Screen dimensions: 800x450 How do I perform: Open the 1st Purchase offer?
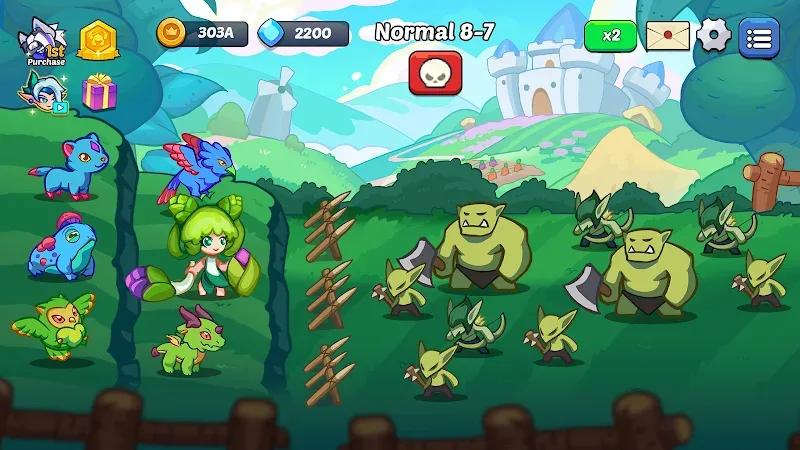[x=42, y=42]
